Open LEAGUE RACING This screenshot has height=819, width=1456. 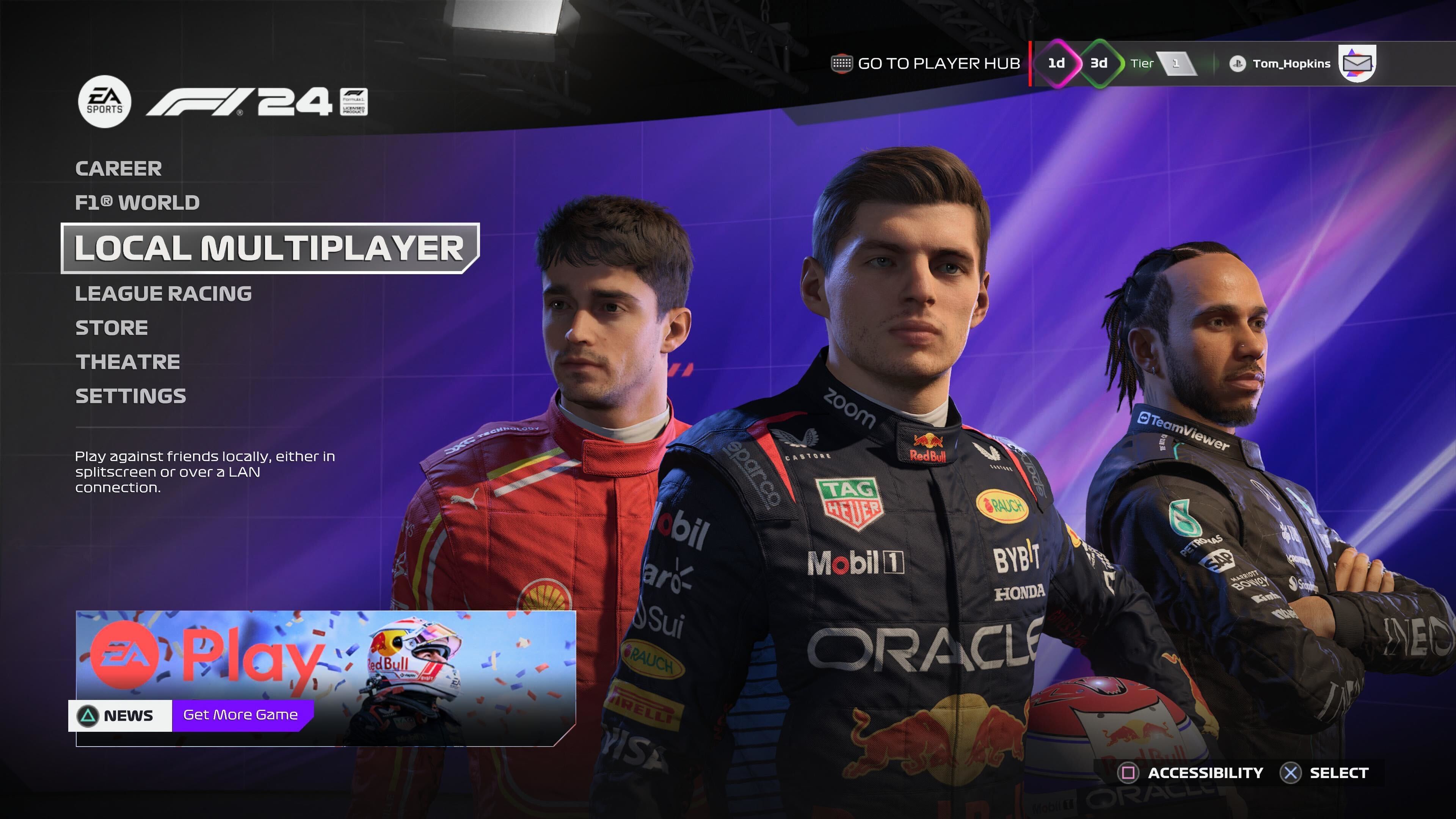(164, 293)
